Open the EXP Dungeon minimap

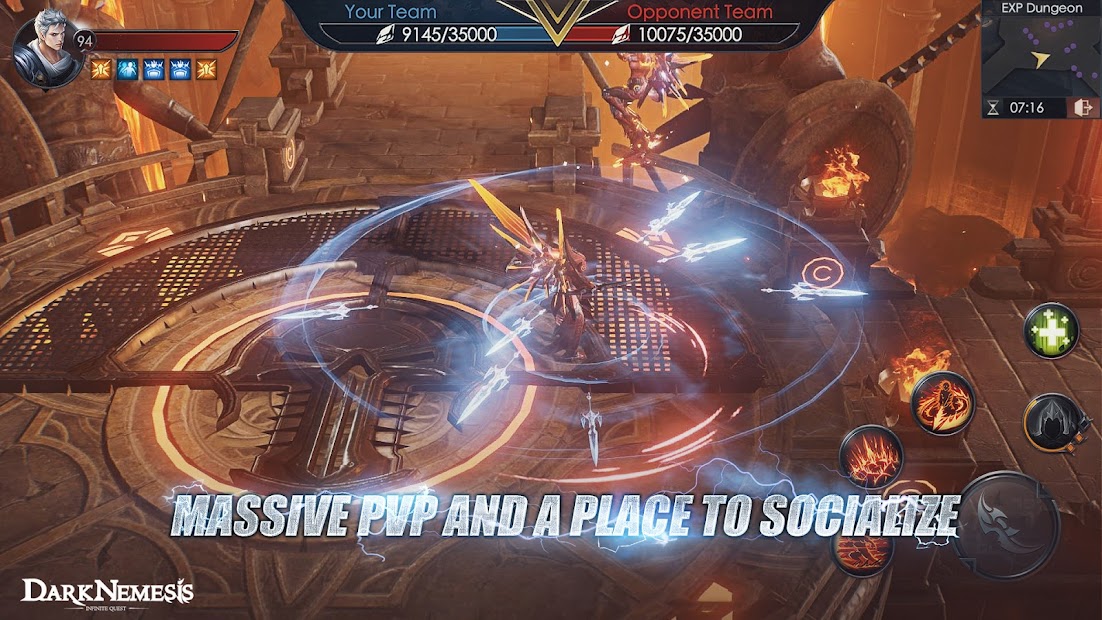(1041, 54)
